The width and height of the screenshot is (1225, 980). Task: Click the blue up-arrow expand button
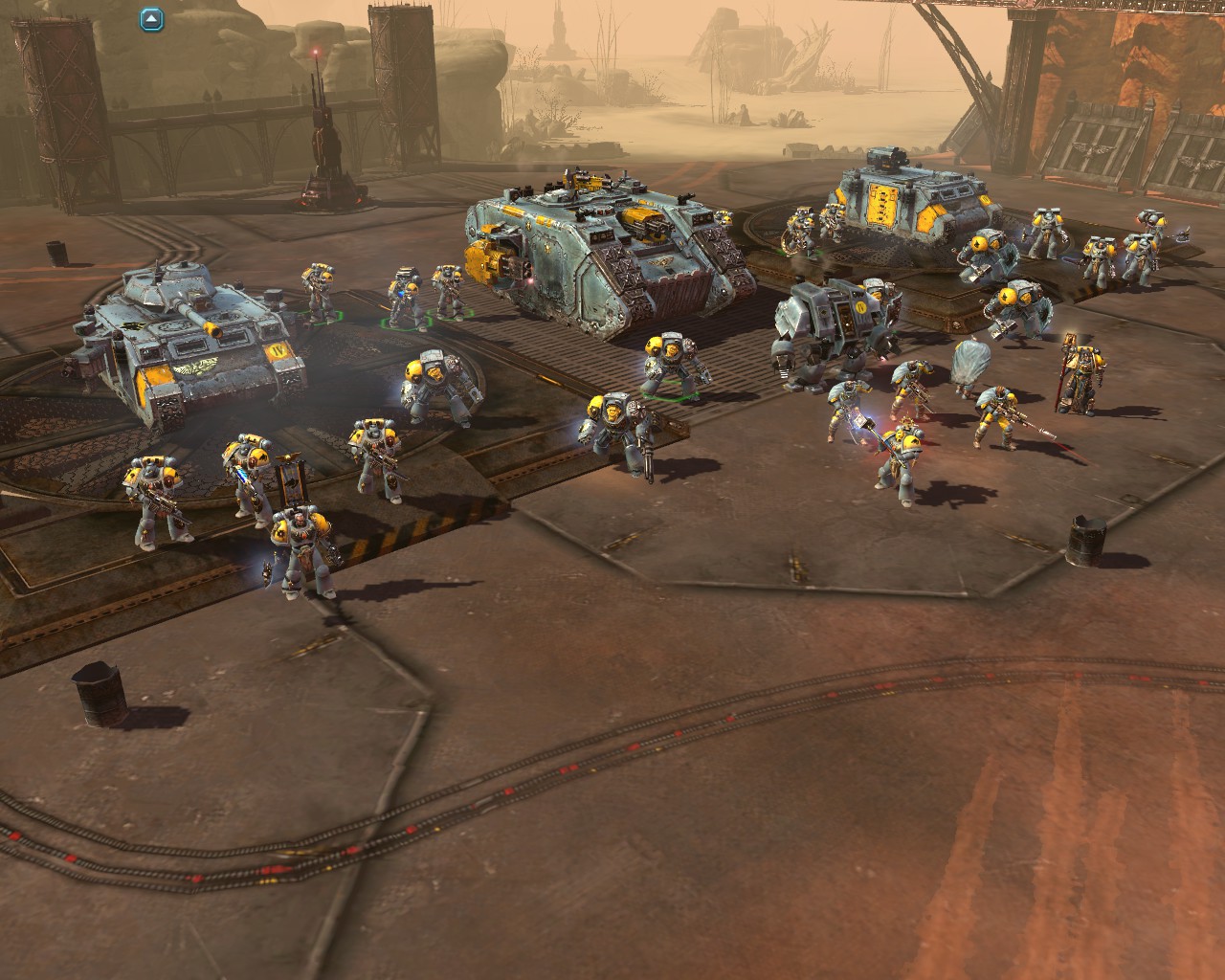pos(152,18)
